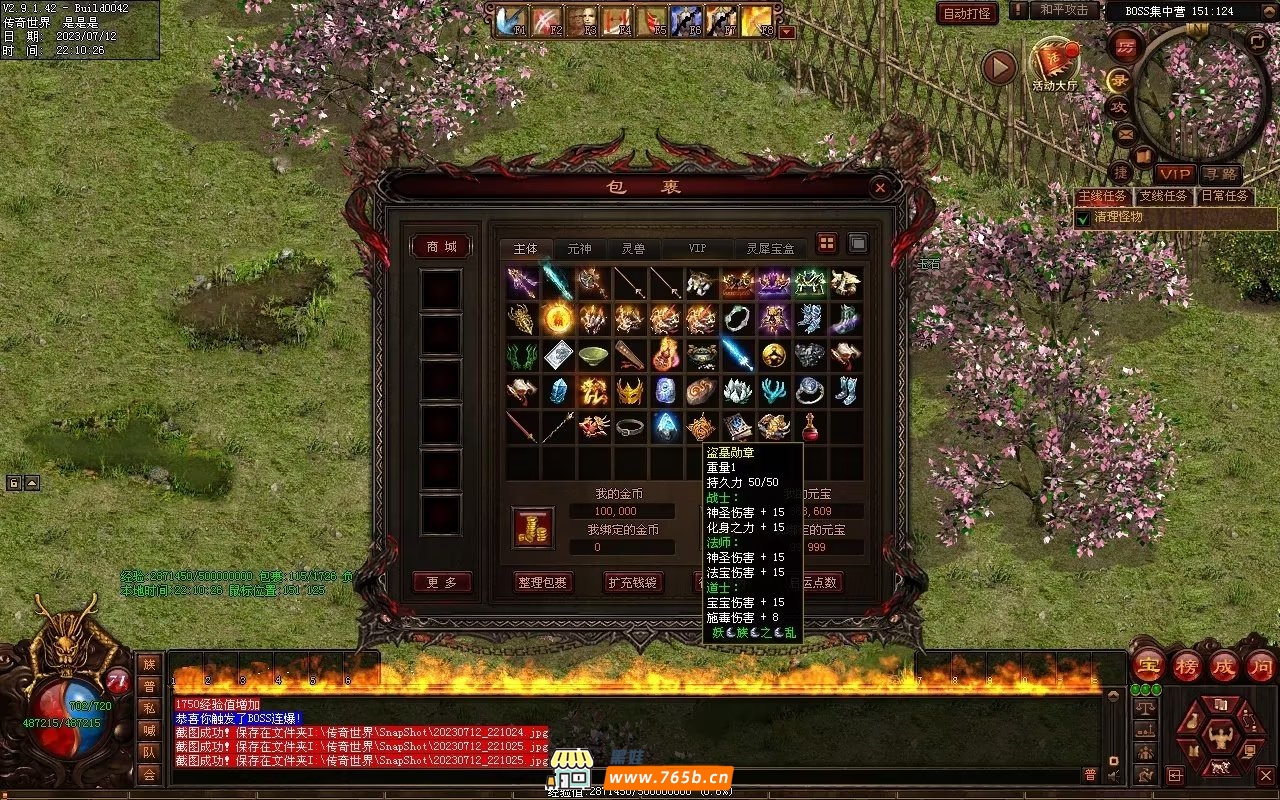The height and width of the screenshot is (800, 1280).
Task: Click the gold coins pile icon
Action: coord(533,527)
